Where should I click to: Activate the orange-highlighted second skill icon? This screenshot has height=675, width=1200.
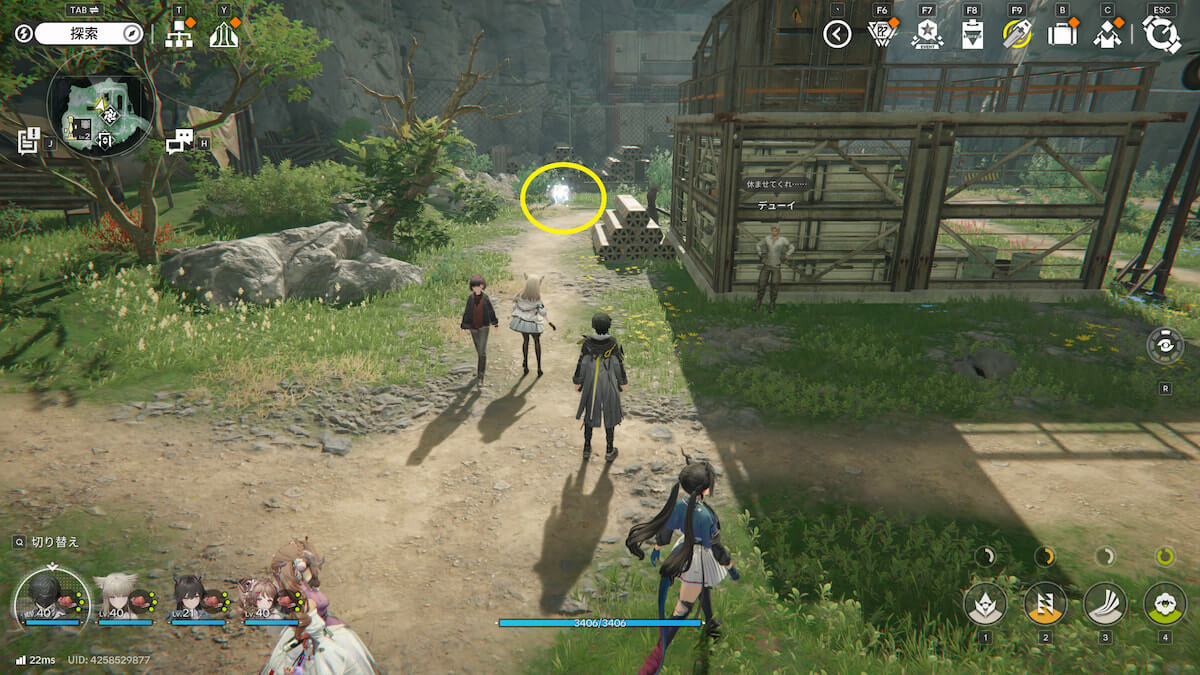click(x=1045, y=603)
